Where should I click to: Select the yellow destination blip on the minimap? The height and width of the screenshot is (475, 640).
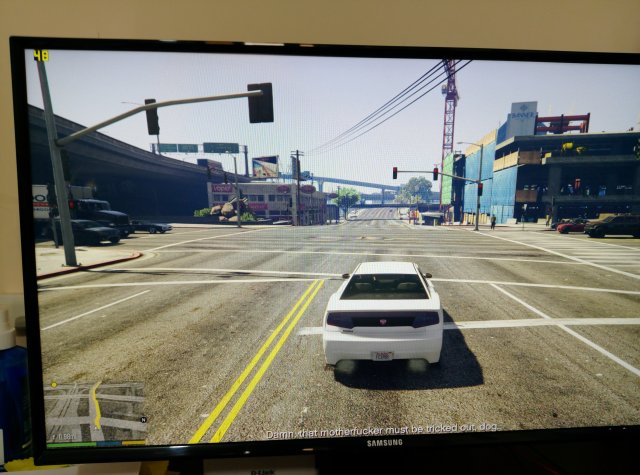(x=54, y=385)
